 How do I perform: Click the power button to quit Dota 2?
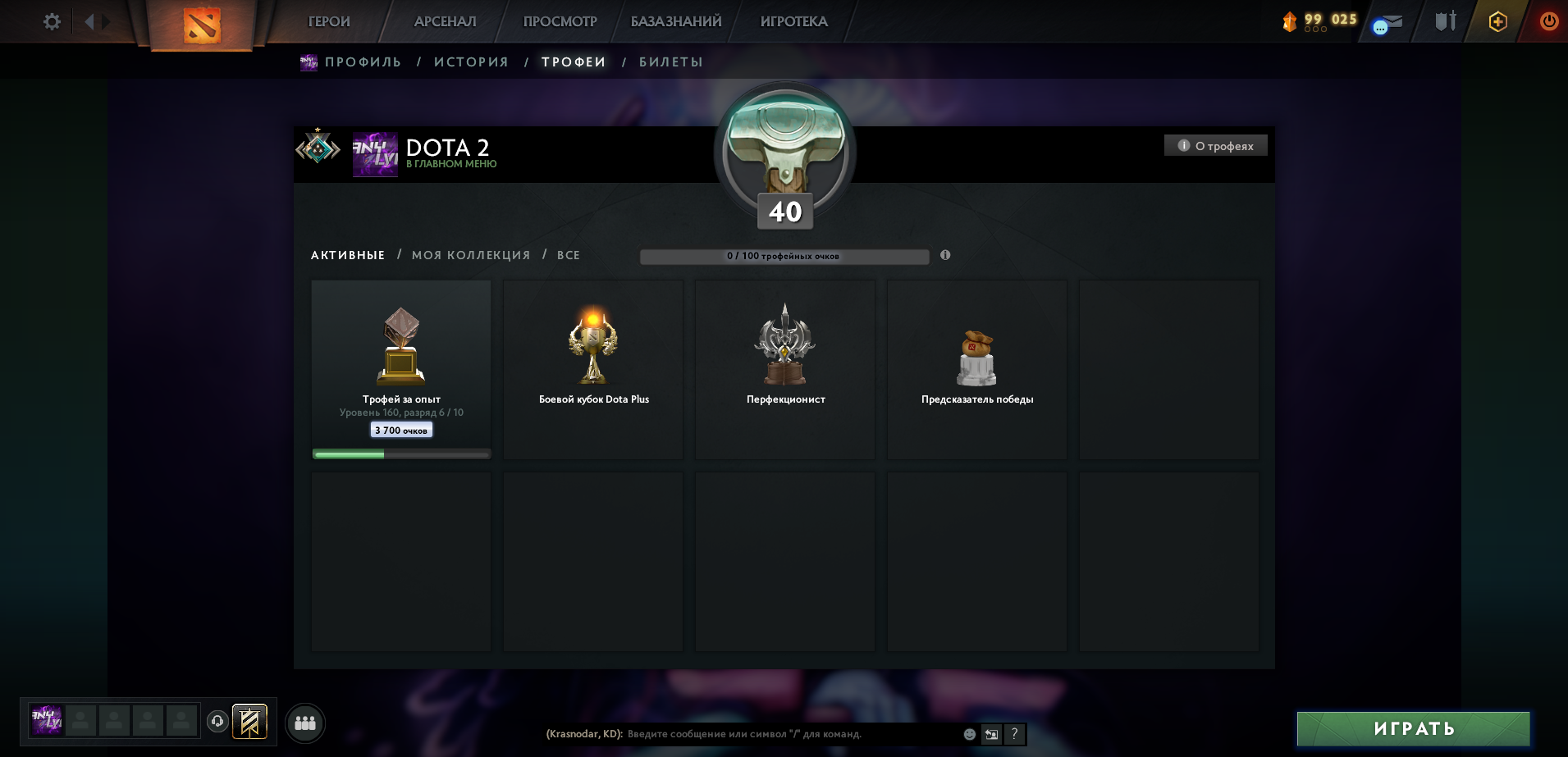pyautogui.click(x=1549, y=22)
